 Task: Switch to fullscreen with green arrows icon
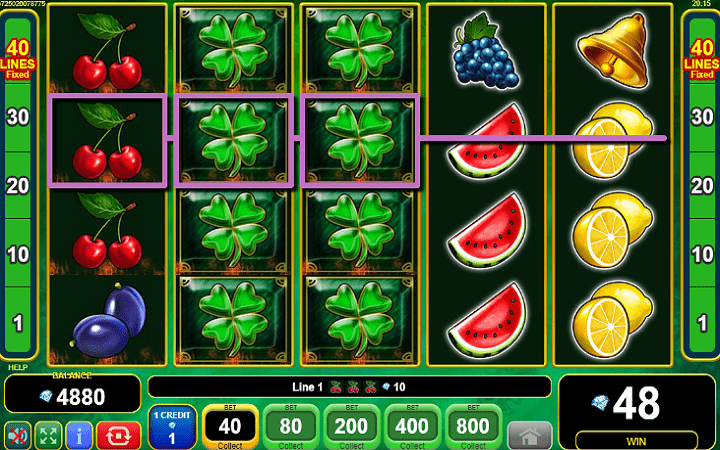[48, 434]
